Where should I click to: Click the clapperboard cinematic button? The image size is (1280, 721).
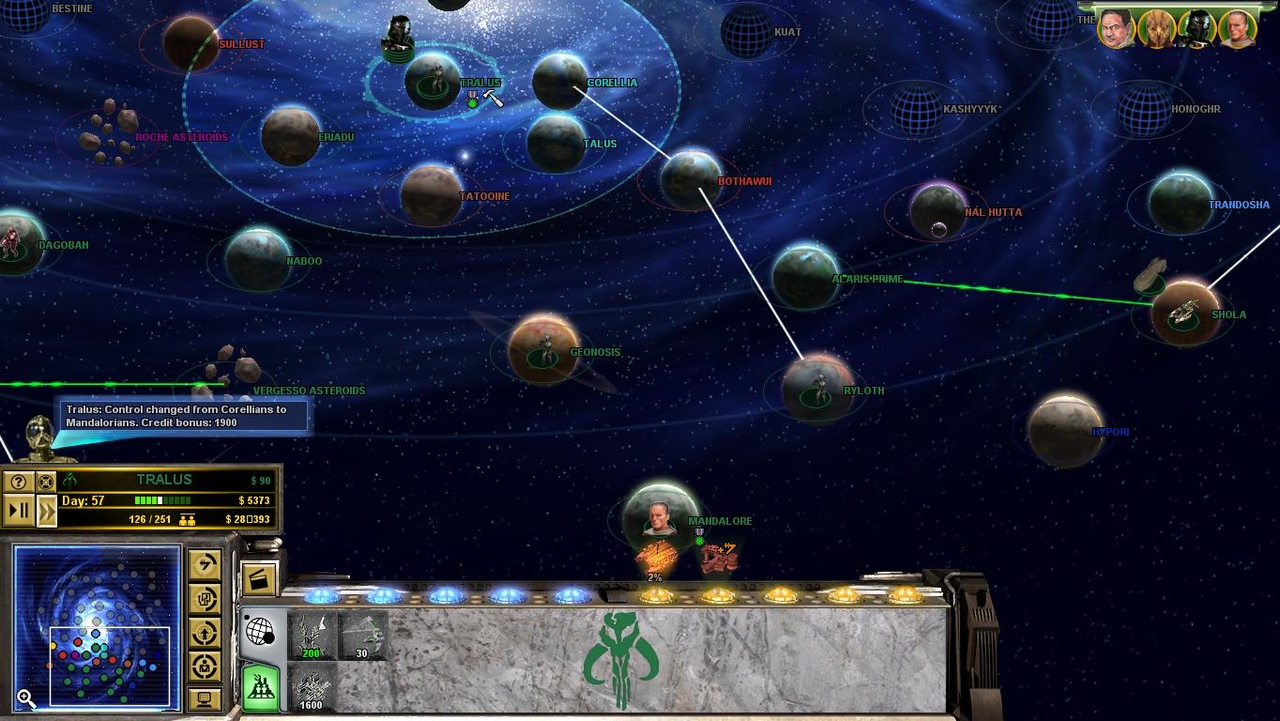(258, 580)
